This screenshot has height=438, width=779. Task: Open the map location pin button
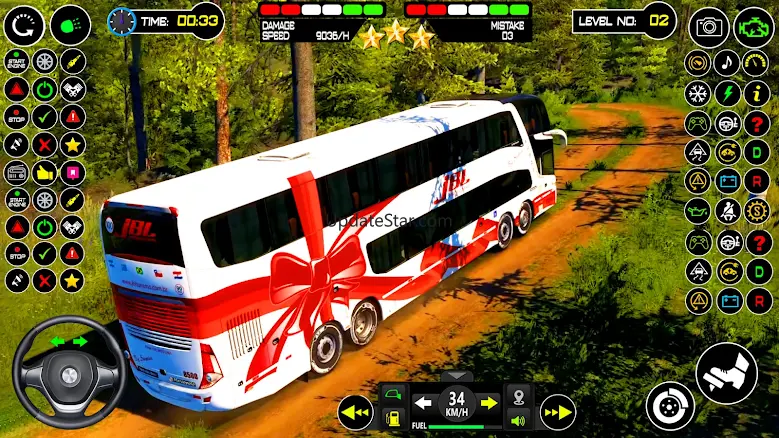coord(518,395)
